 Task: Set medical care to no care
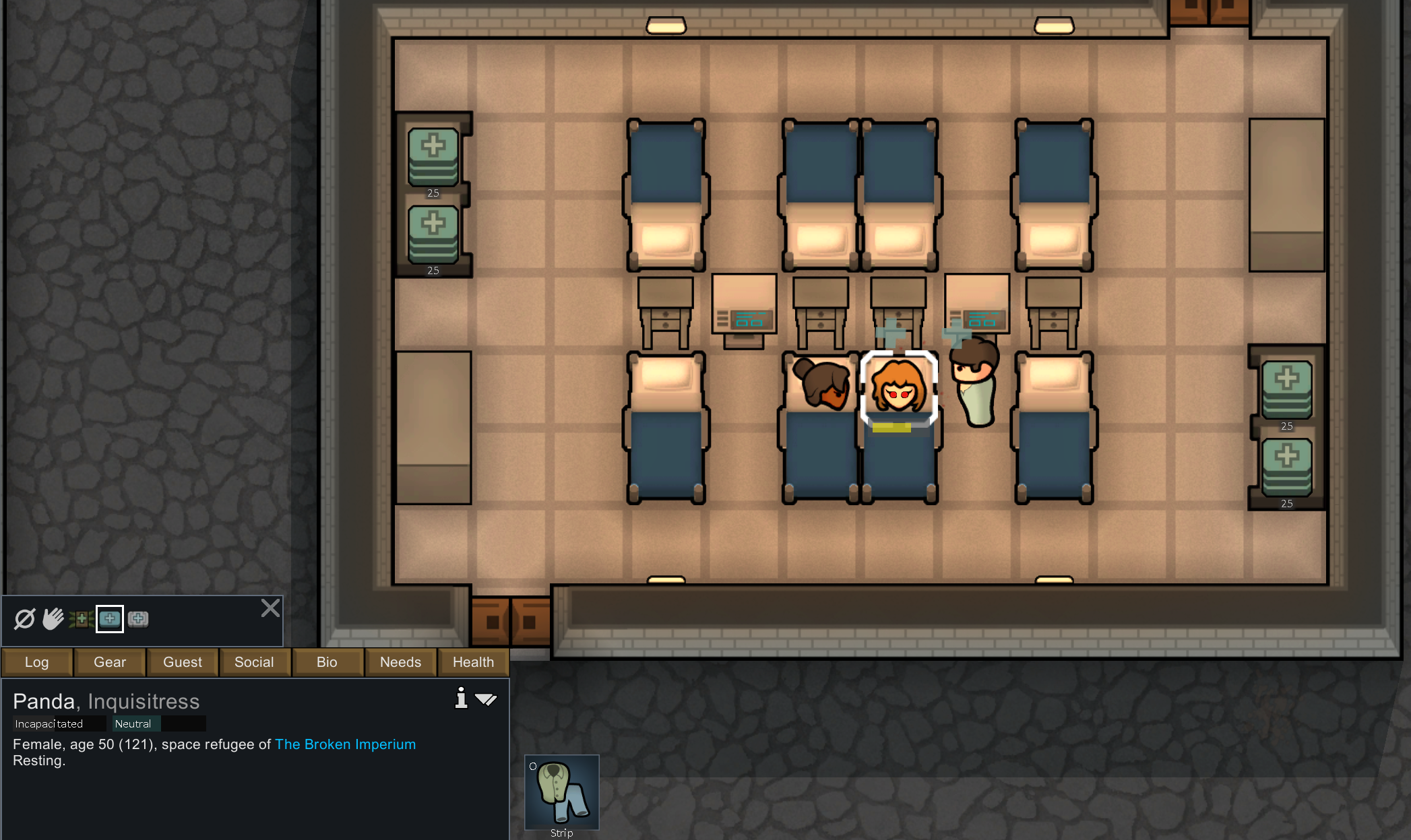click(x=25, y=618)
